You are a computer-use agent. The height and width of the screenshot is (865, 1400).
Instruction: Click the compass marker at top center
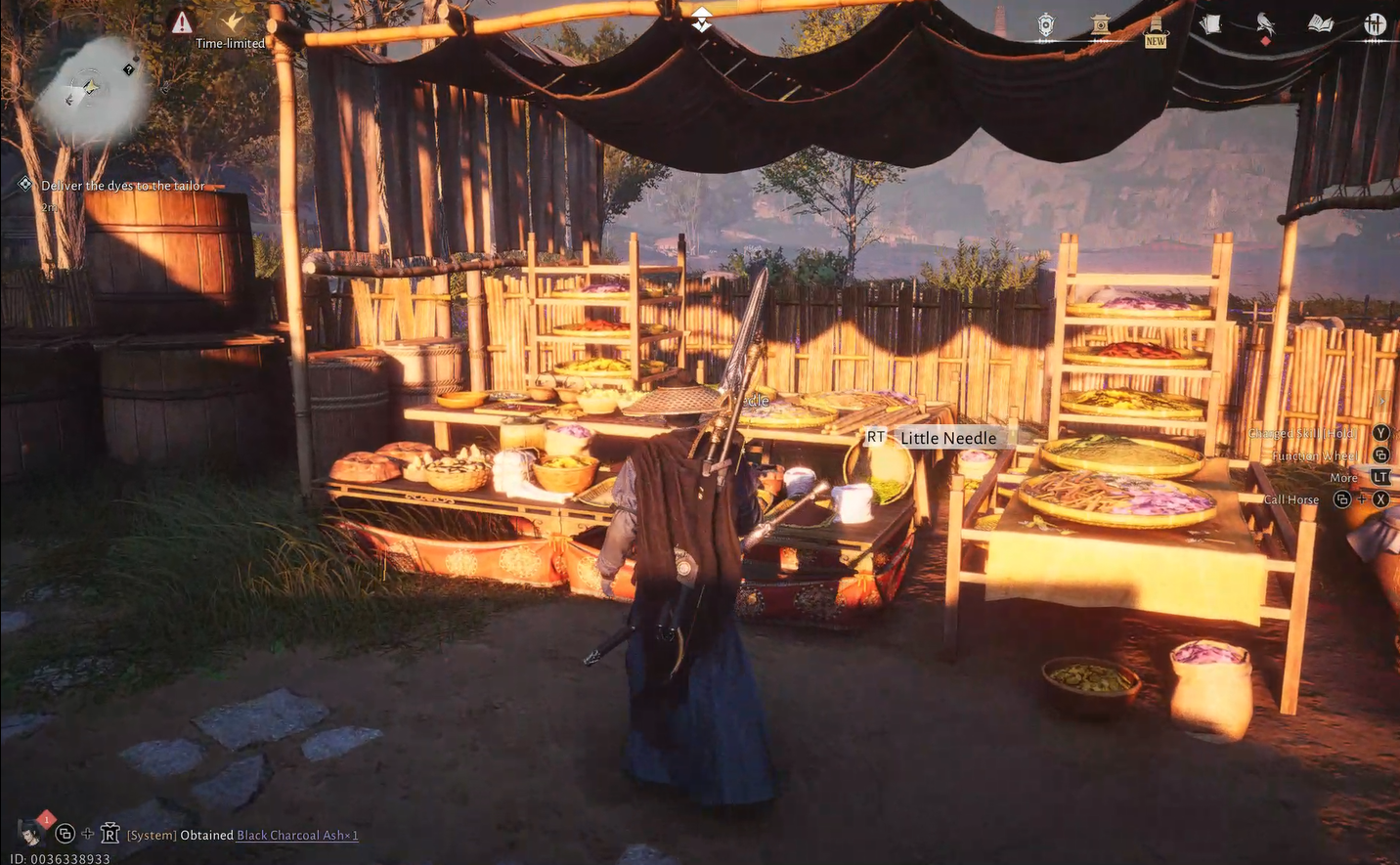[x=701, y=18]
